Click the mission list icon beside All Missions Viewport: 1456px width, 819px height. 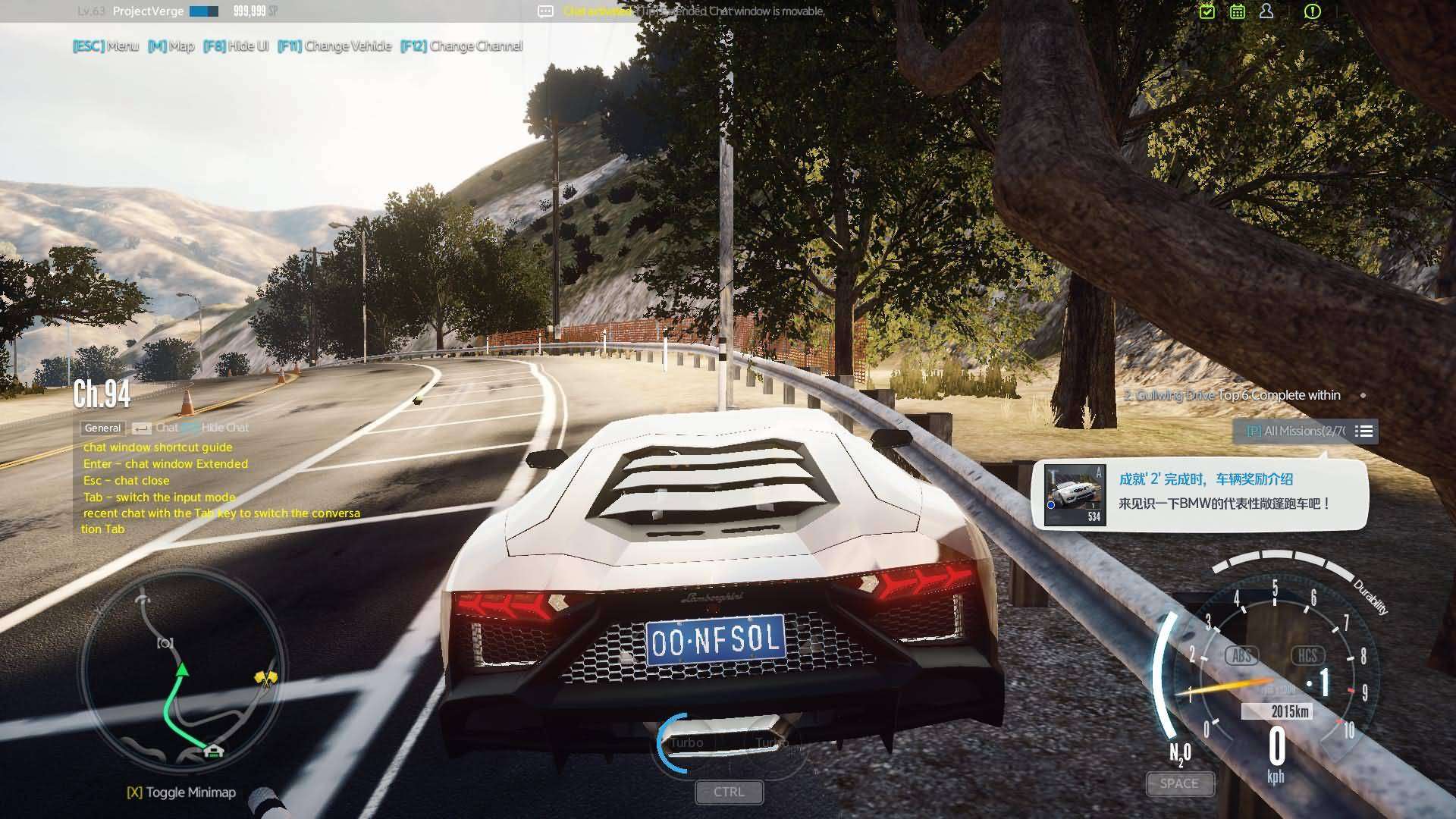(1363, 431)
